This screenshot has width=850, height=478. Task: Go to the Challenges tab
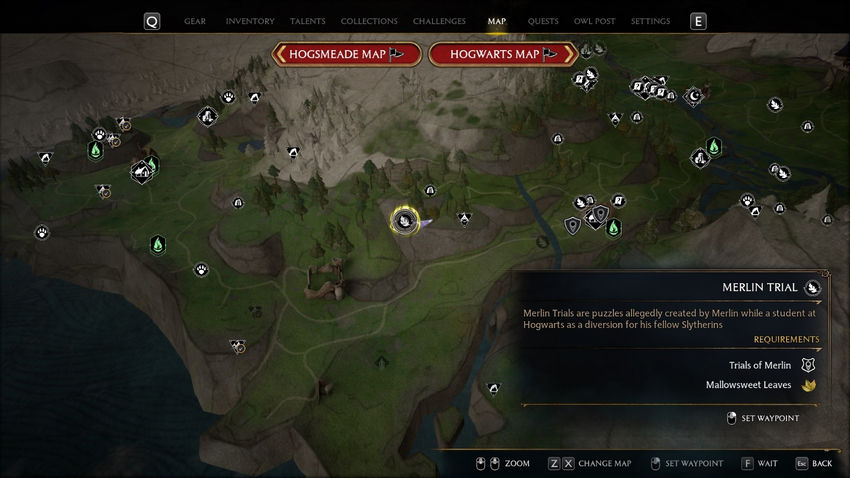point(440,21)
